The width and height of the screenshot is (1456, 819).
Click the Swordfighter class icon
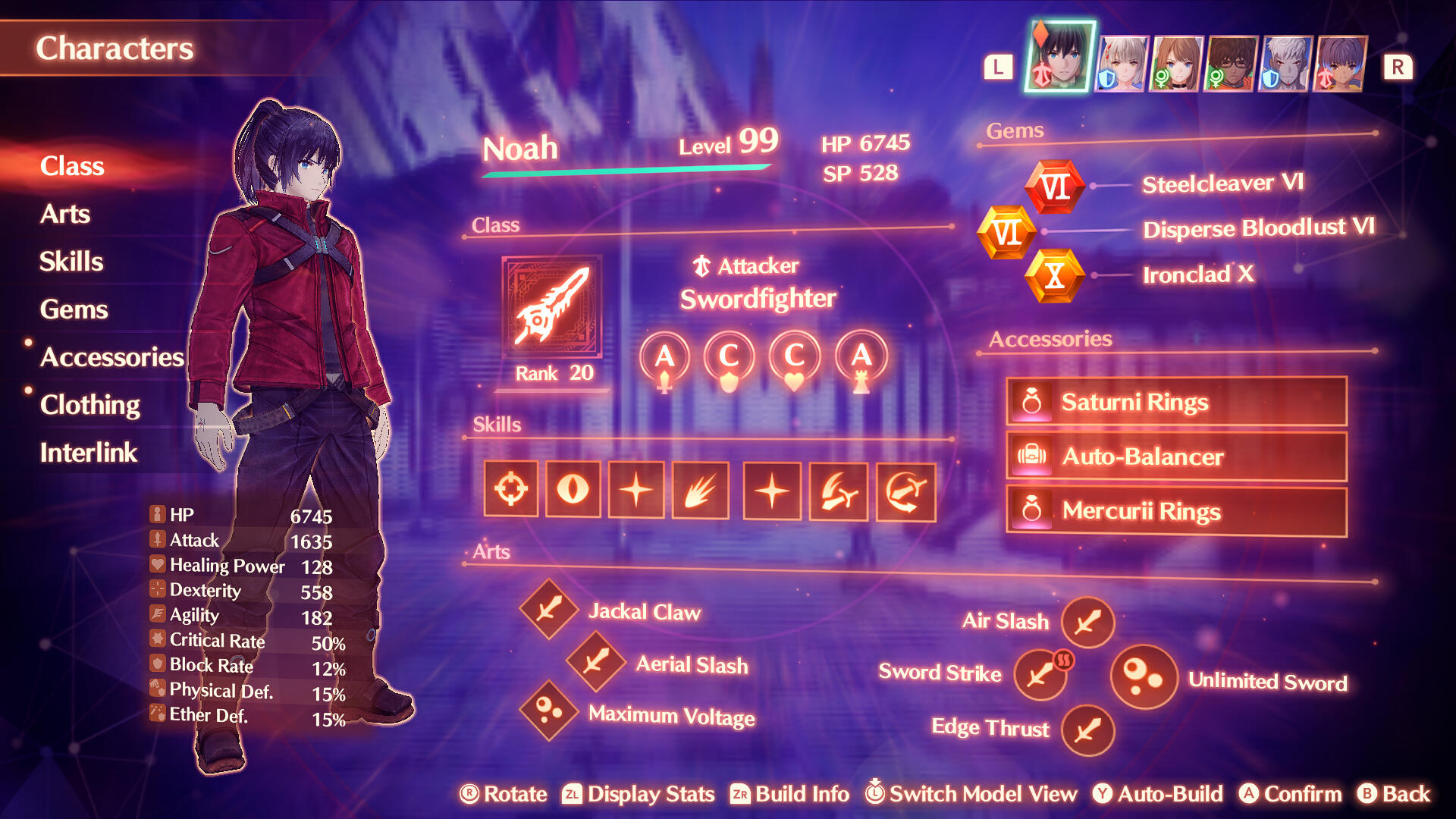point(551,307)
